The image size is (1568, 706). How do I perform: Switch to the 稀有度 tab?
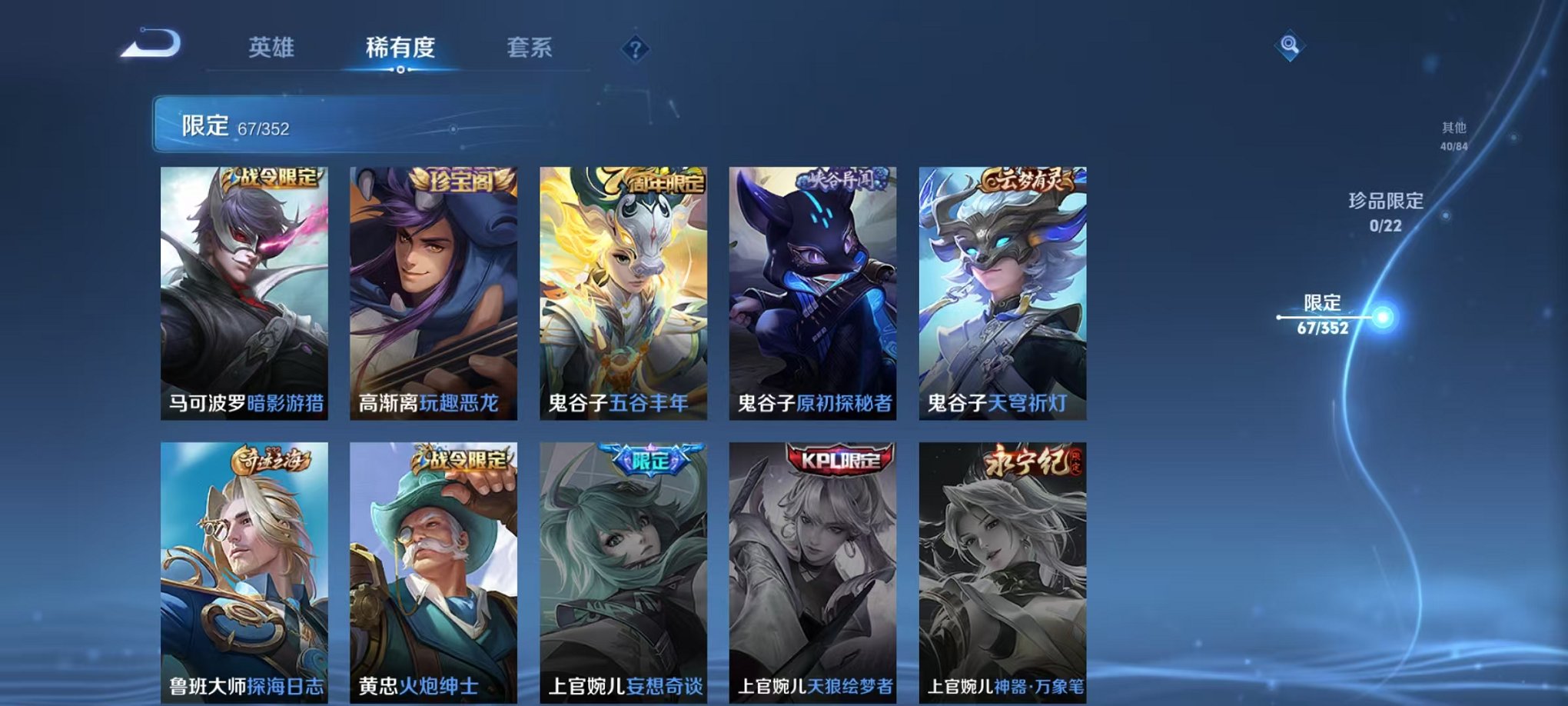(399, 48)
